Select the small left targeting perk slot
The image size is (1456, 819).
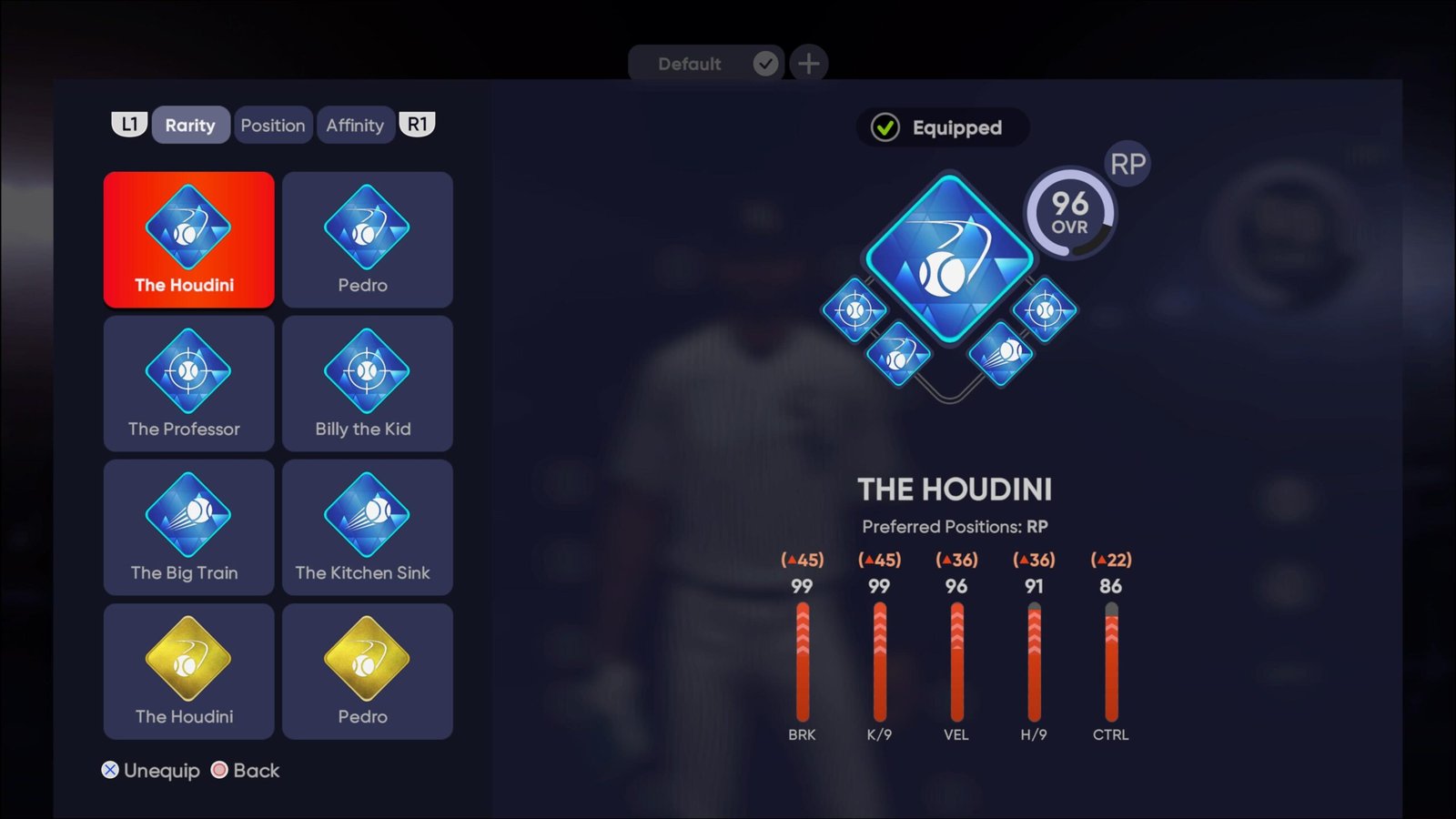coord(854,310)
